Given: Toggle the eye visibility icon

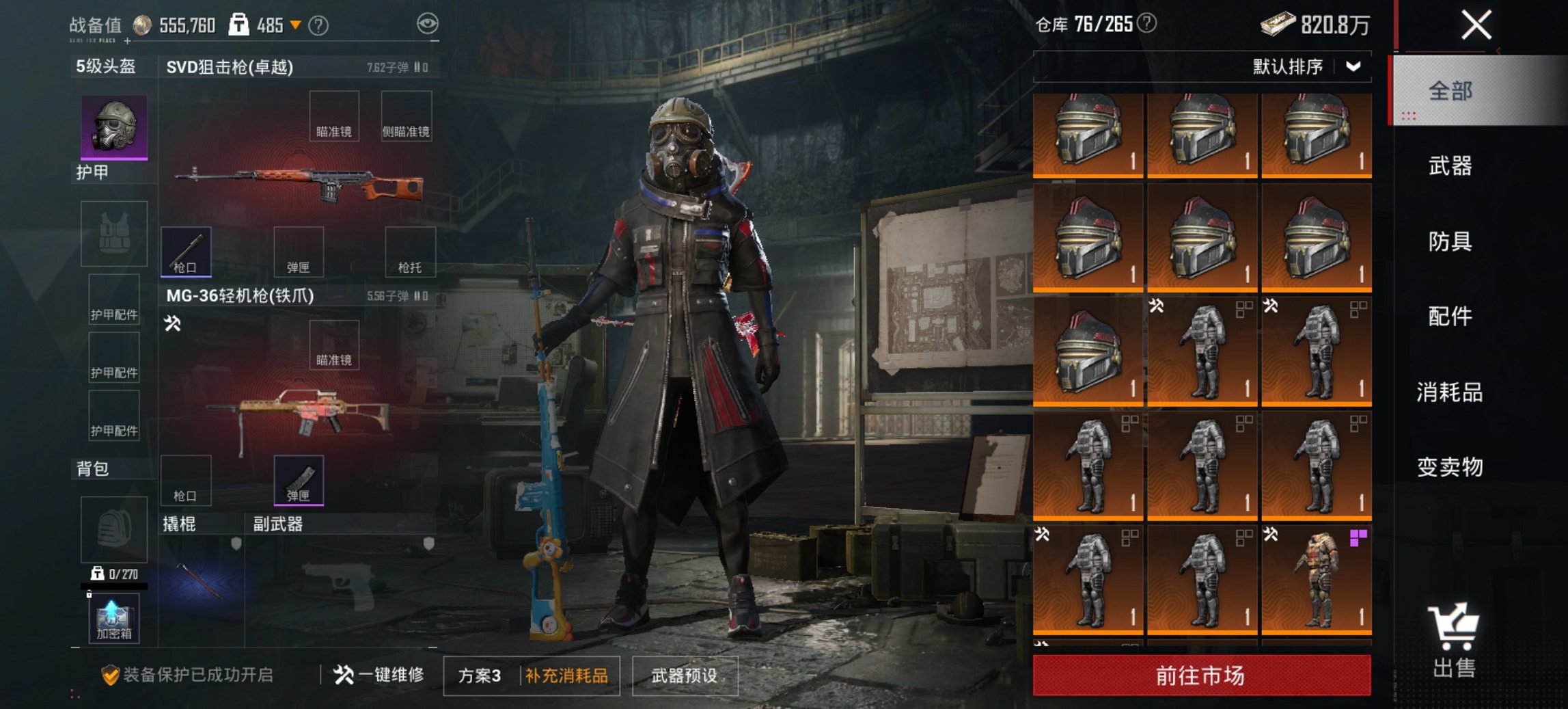Looking at the screenshot, I should 428,25.
